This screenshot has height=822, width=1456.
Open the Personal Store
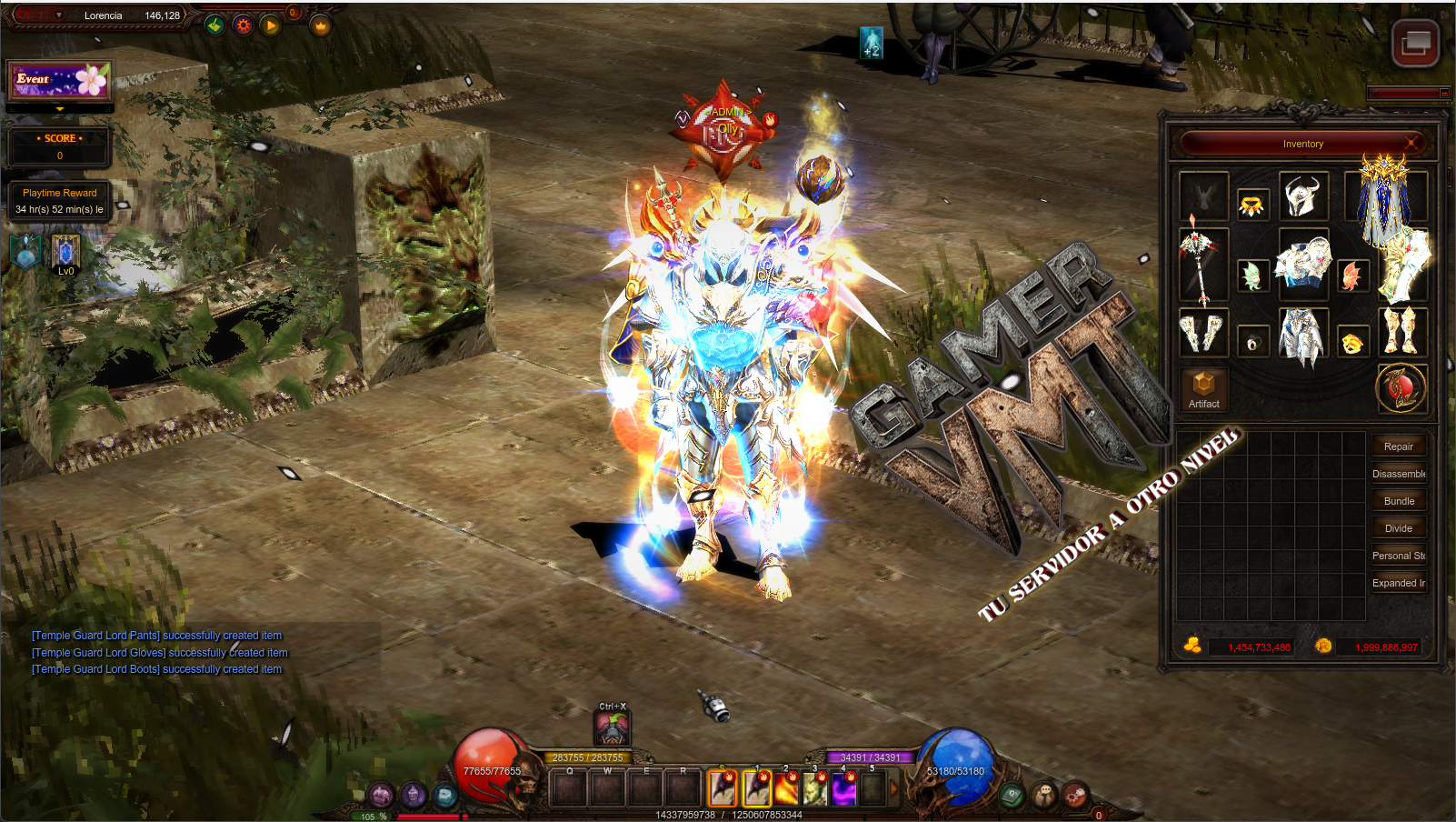[1398, 556]
